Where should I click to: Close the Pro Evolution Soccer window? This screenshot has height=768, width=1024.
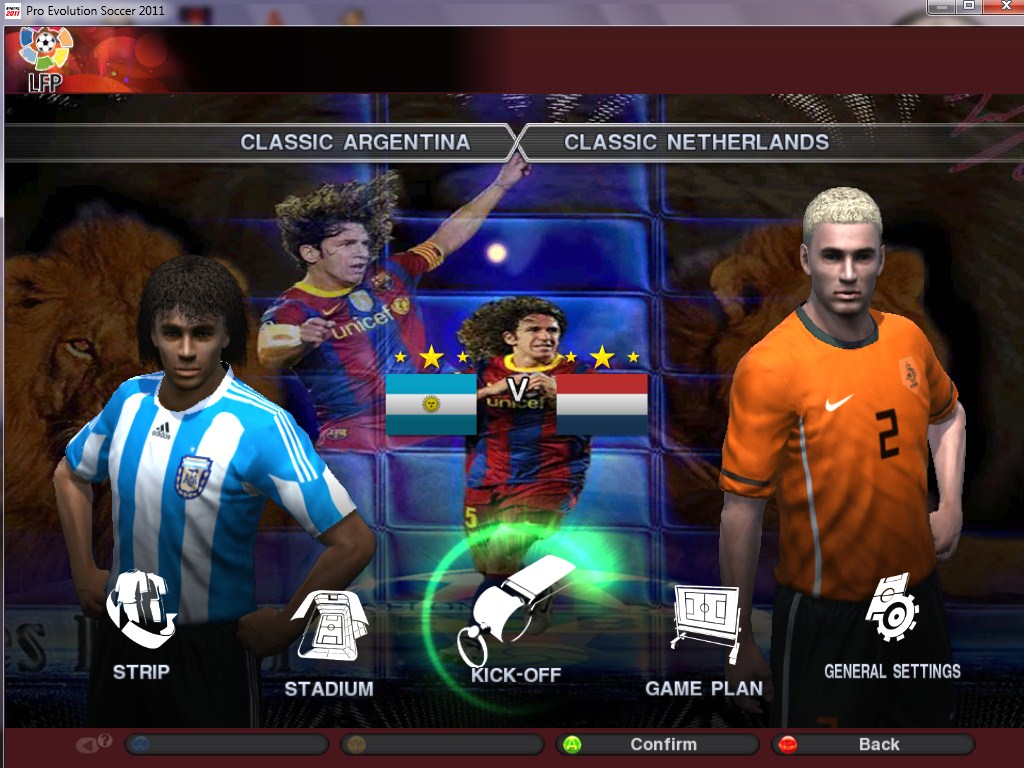[1004, 6]
